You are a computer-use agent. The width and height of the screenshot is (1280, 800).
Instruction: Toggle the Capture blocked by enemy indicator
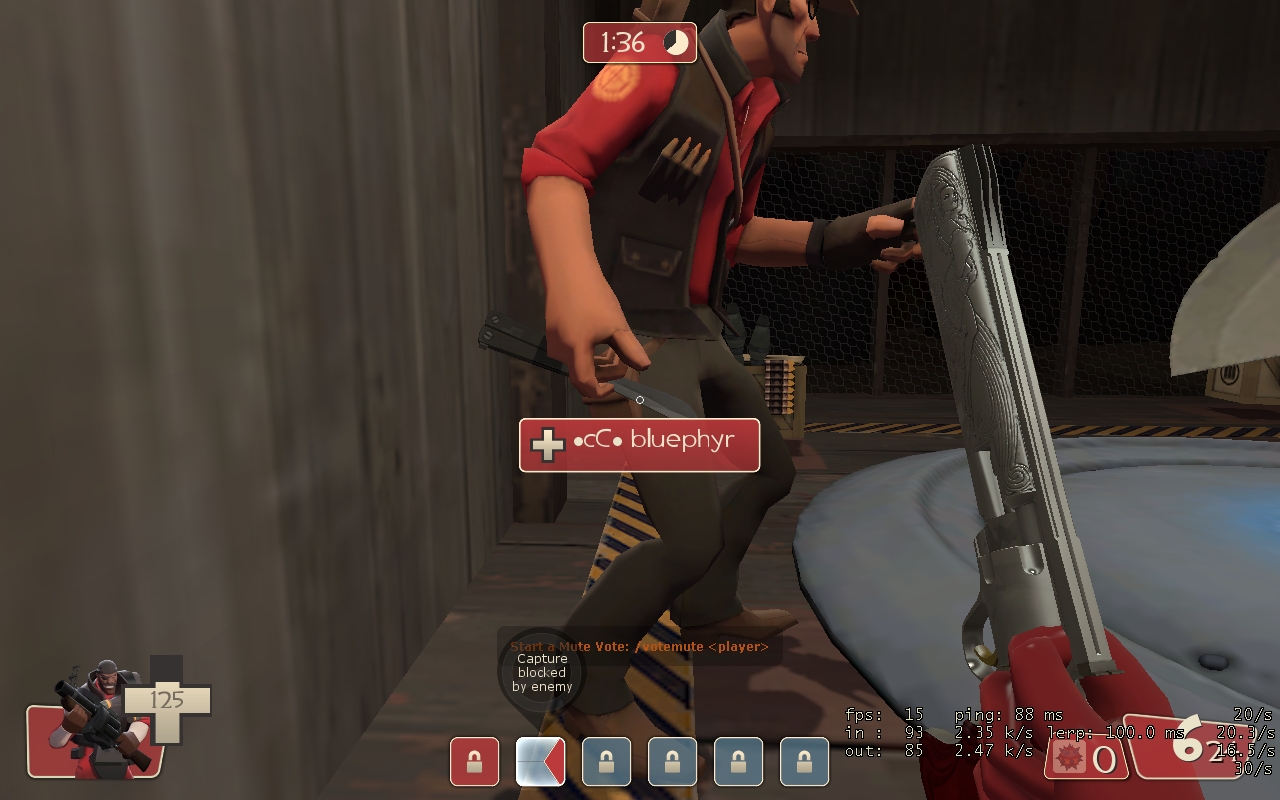542,672
